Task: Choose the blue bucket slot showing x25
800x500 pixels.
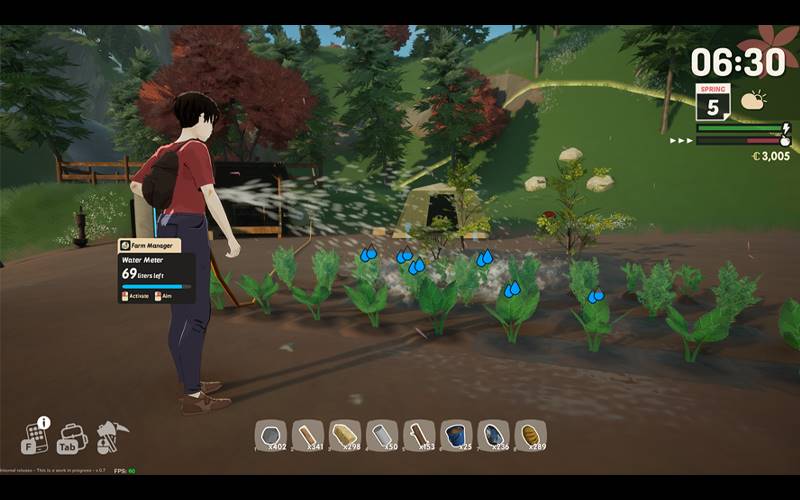Action: point(456,435)
